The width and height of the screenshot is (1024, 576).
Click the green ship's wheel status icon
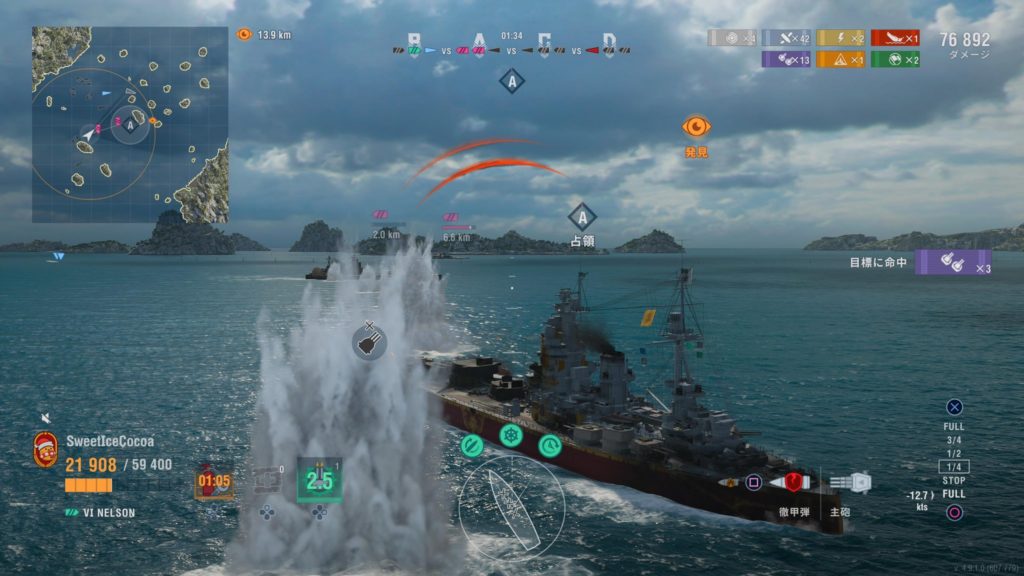(511, 436)
